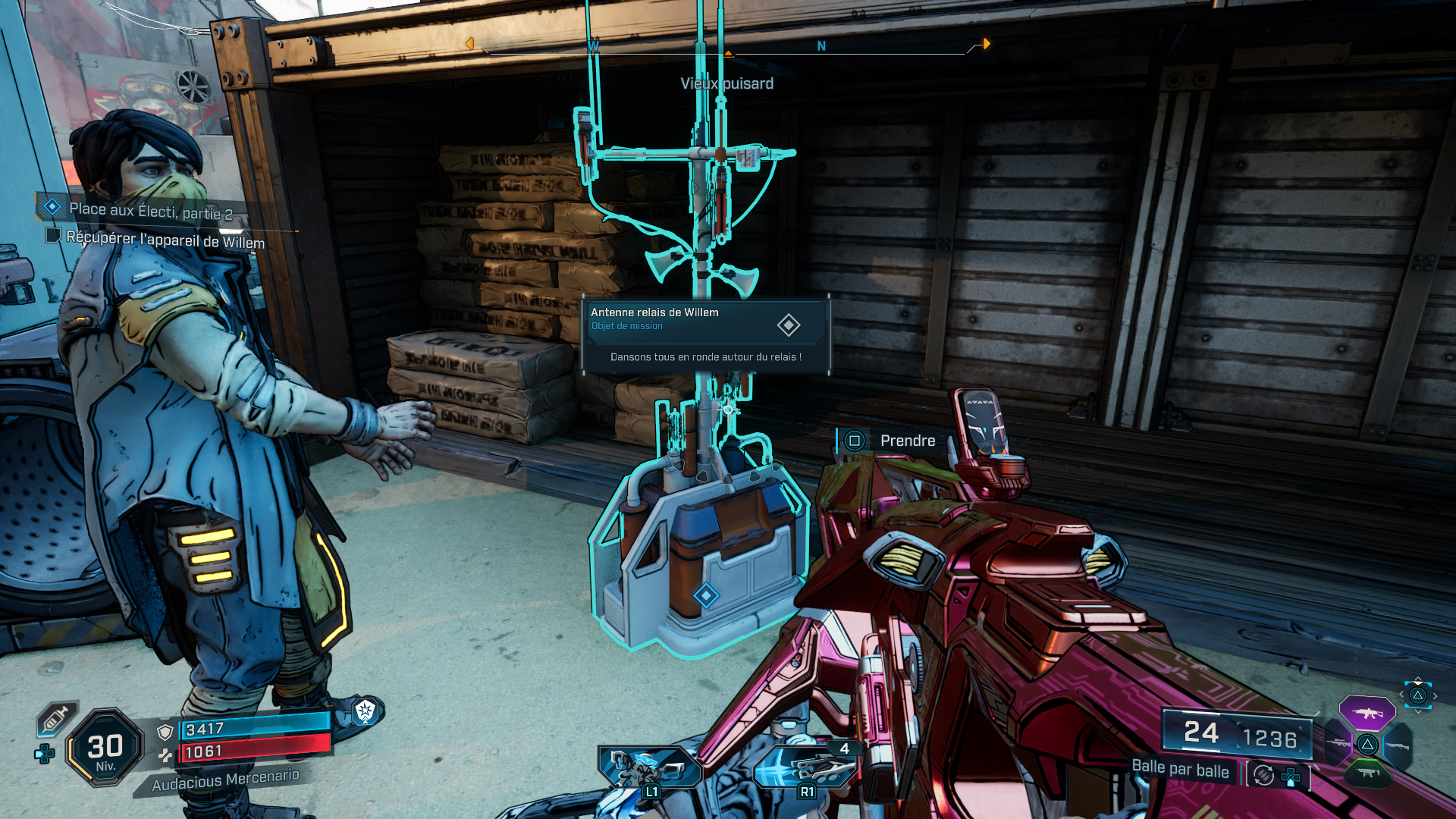Click the Récupérer l'appareil de Willem objective checkbox
The height and width of the screenshot is (819, 1456).
(53, 236)
